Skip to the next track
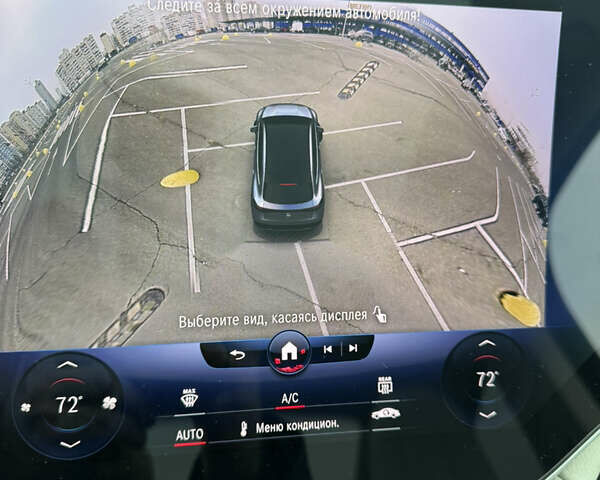Image resolution: width=600 pixels, height=480 pixels. (352, 348)
